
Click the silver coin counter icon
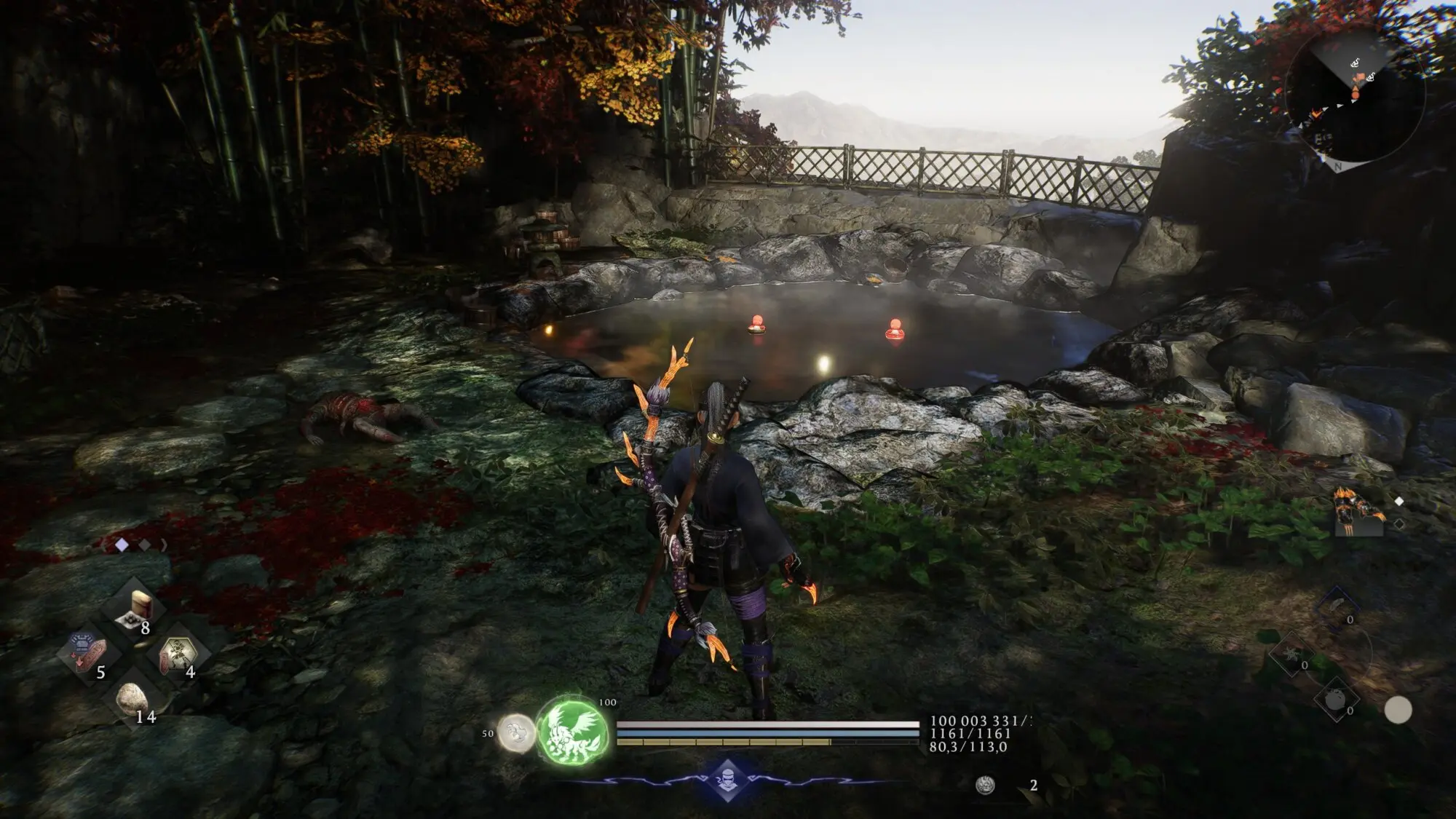tap(986, 785)
